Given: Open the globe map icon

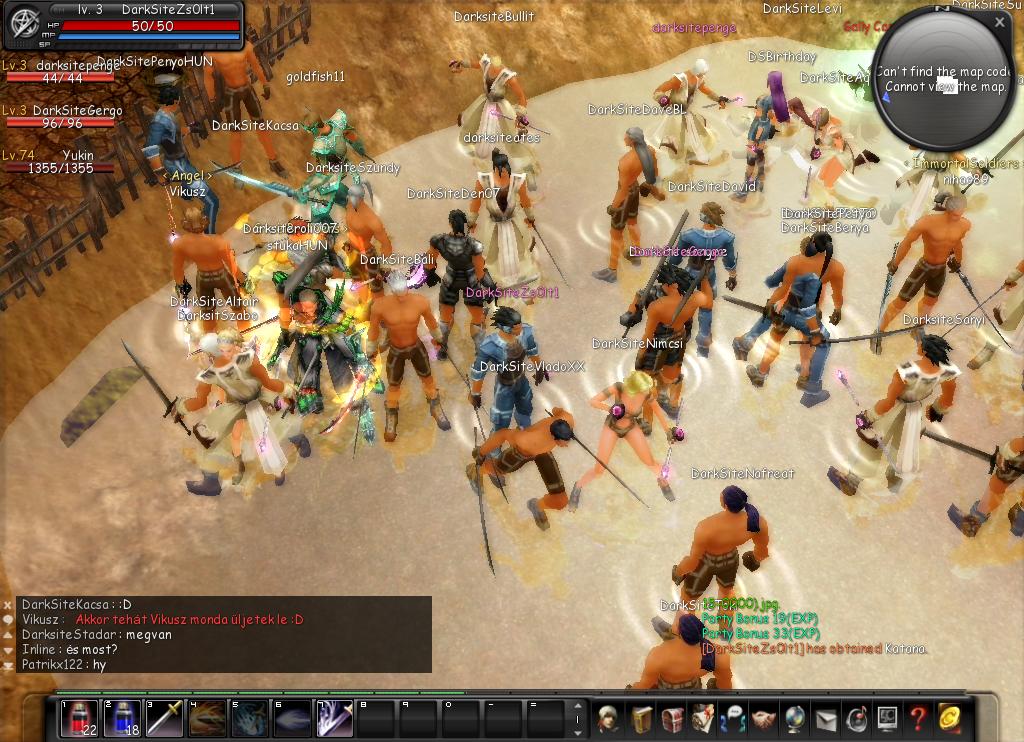Looking at the screenshot, I should pos(795,718).
